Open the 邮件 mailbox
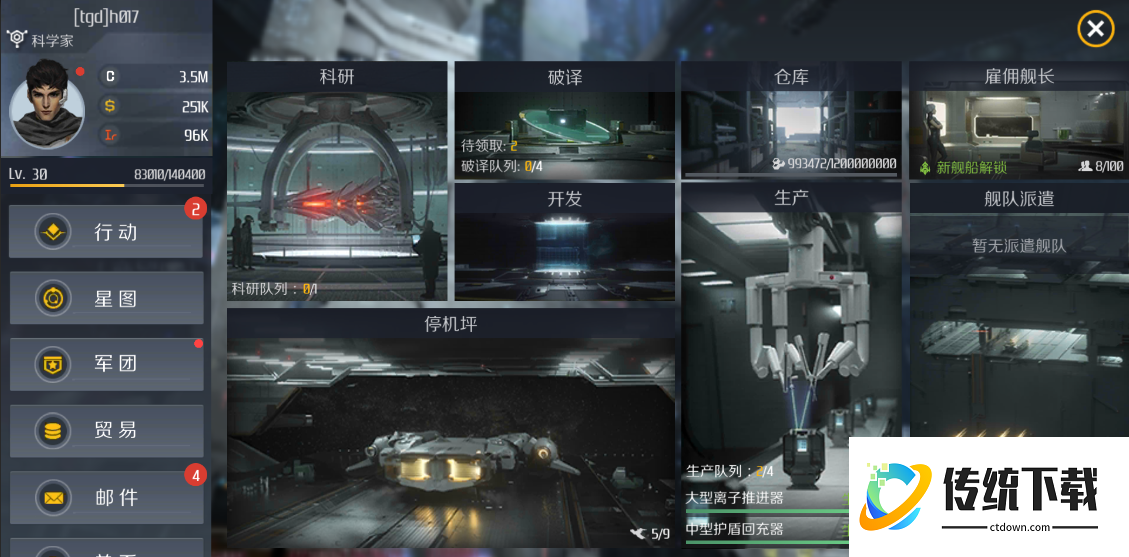 107,497
